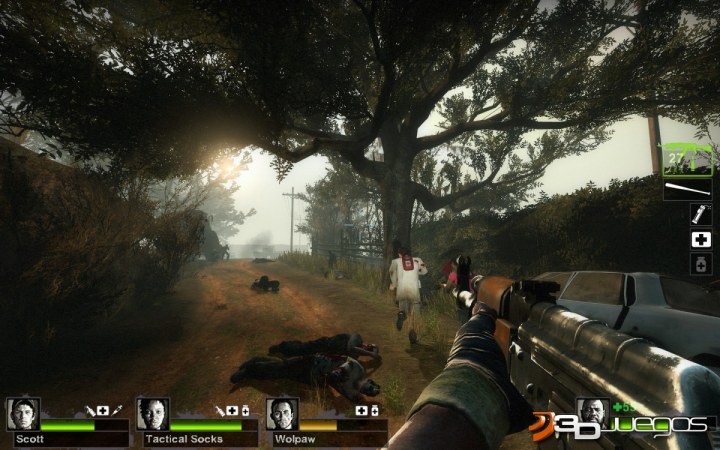720x450 pixels.
Task: Select the pipe bomb throwable slot
Action: (x=701, y=214)
